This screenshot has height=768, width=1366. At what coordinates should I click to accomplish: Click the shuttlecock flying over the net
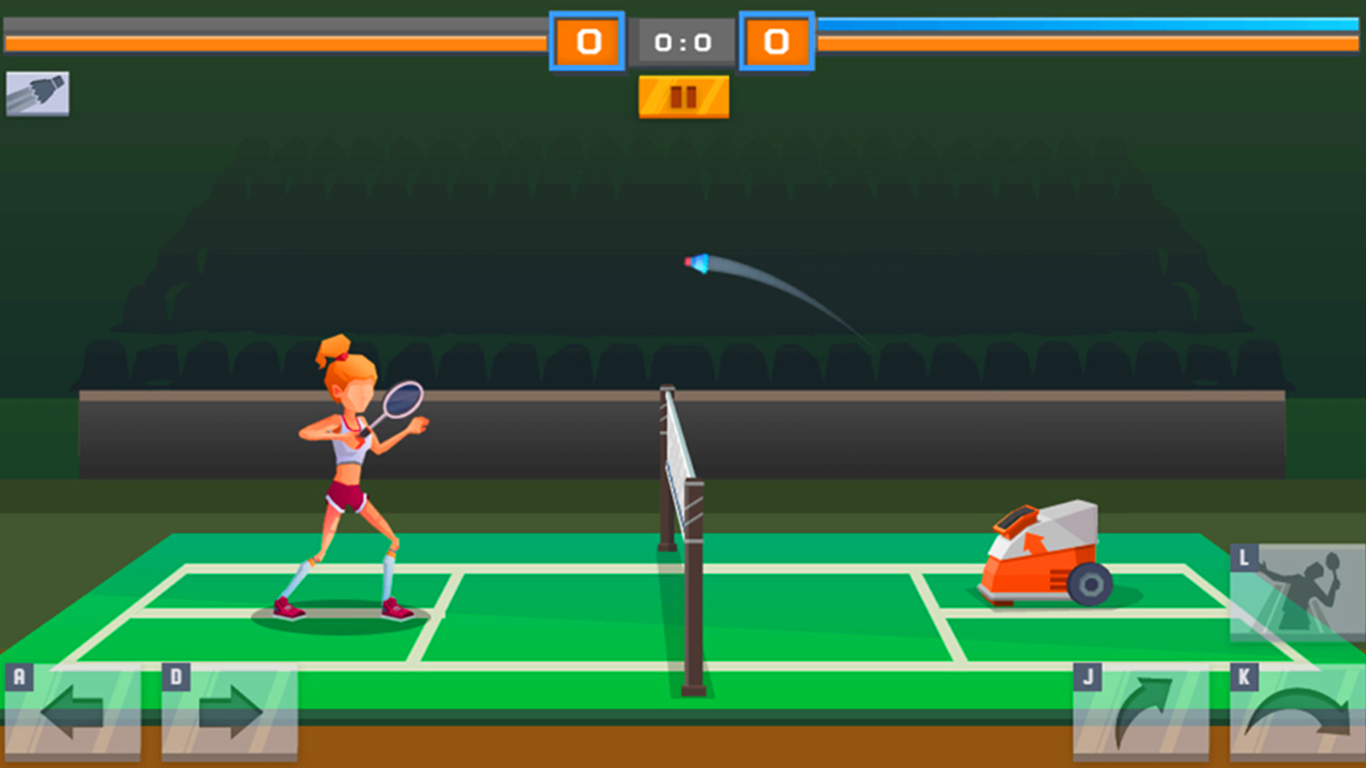coord(696,262)
